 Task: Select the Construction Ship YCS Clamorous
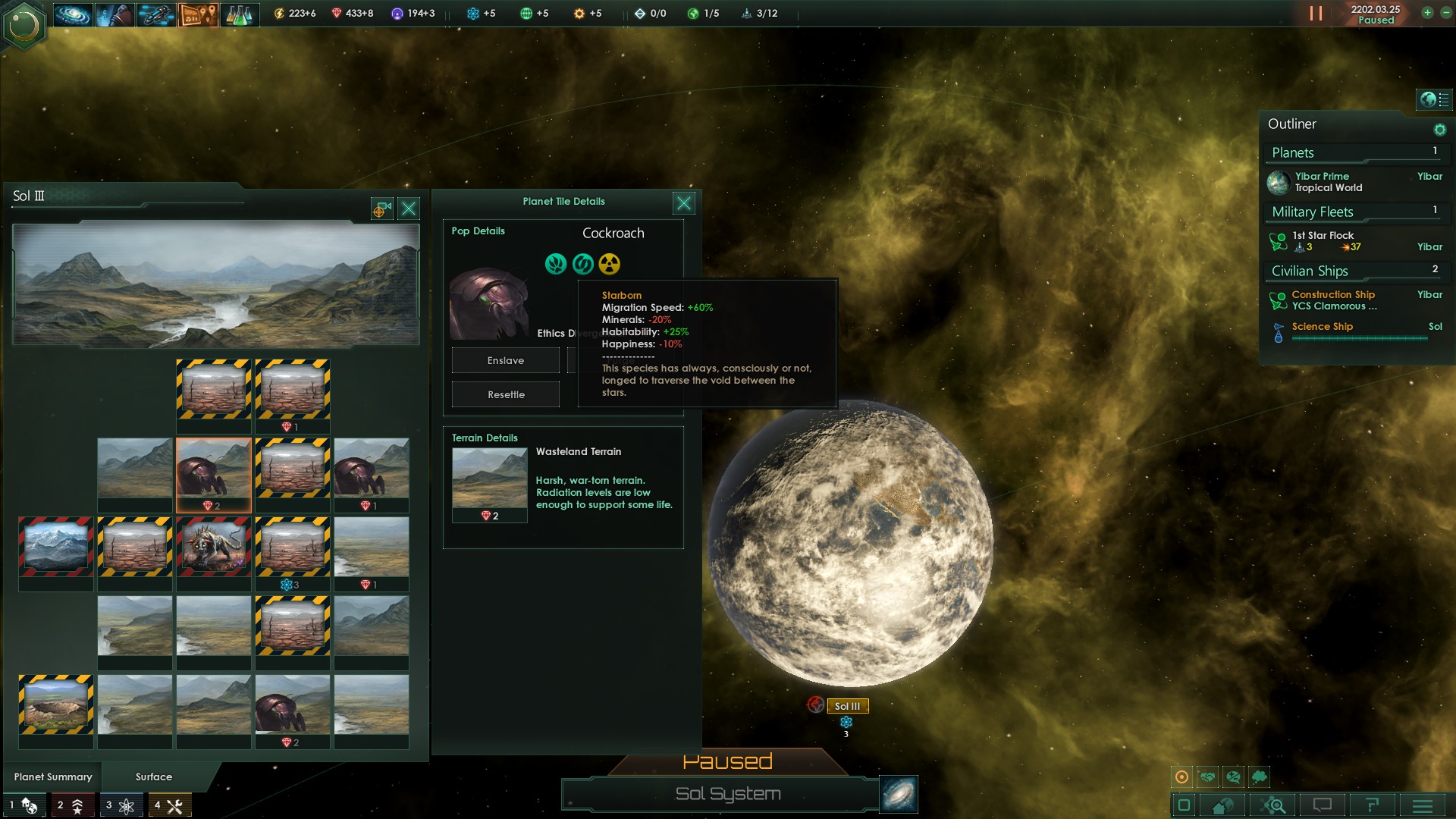[x=1333, y=300]
